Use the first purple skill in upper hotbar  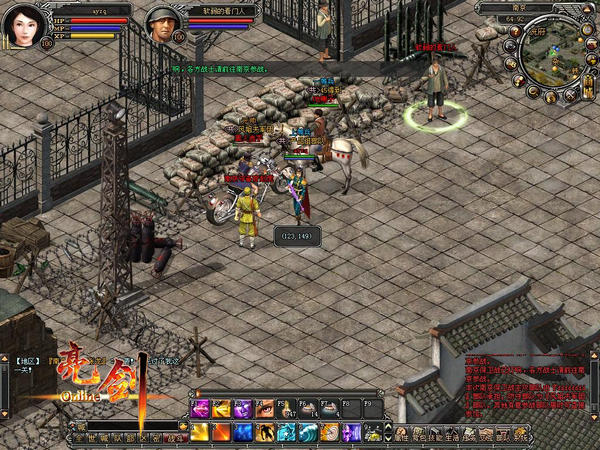click(201, 408)
